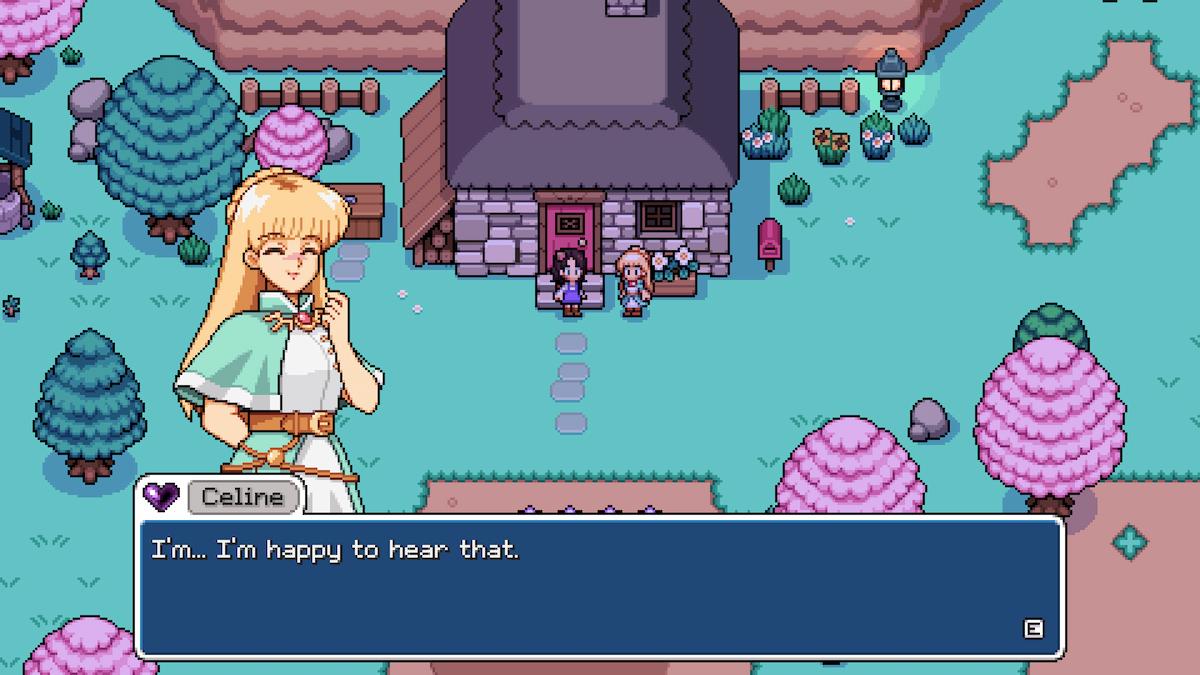Advance the dialogue in the blue text box
The width and height of the screenshot is (1200, 675).
[x=1033, y=629]
